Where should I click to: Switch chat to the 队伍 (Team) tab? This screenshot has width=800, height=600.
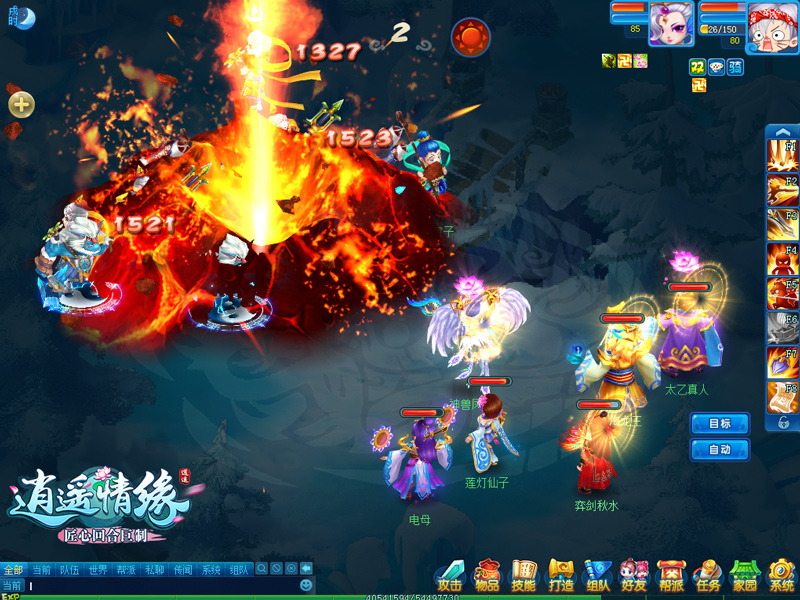[69, 570]
